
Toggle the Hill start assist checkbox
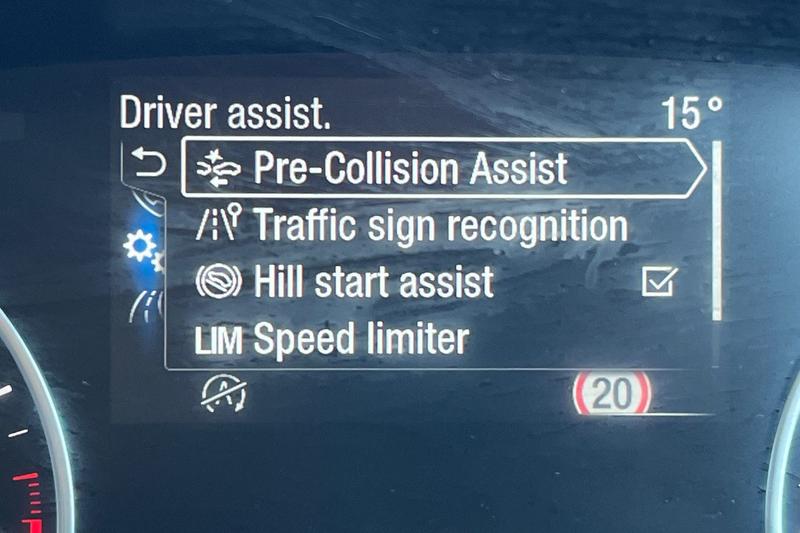[658, 283]
